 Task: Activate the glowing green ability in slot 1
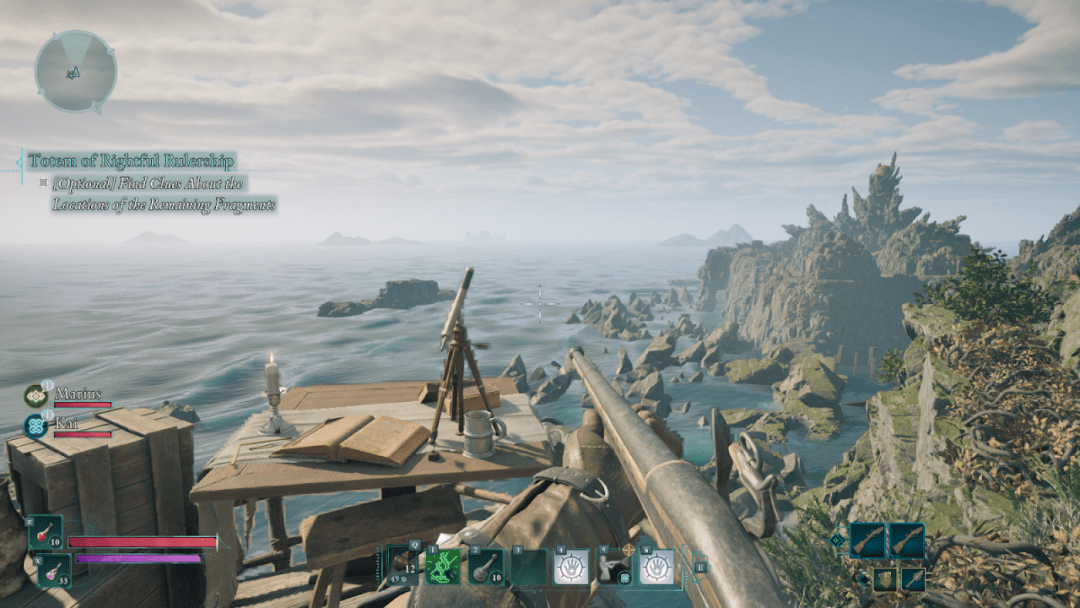pos(443,566)
